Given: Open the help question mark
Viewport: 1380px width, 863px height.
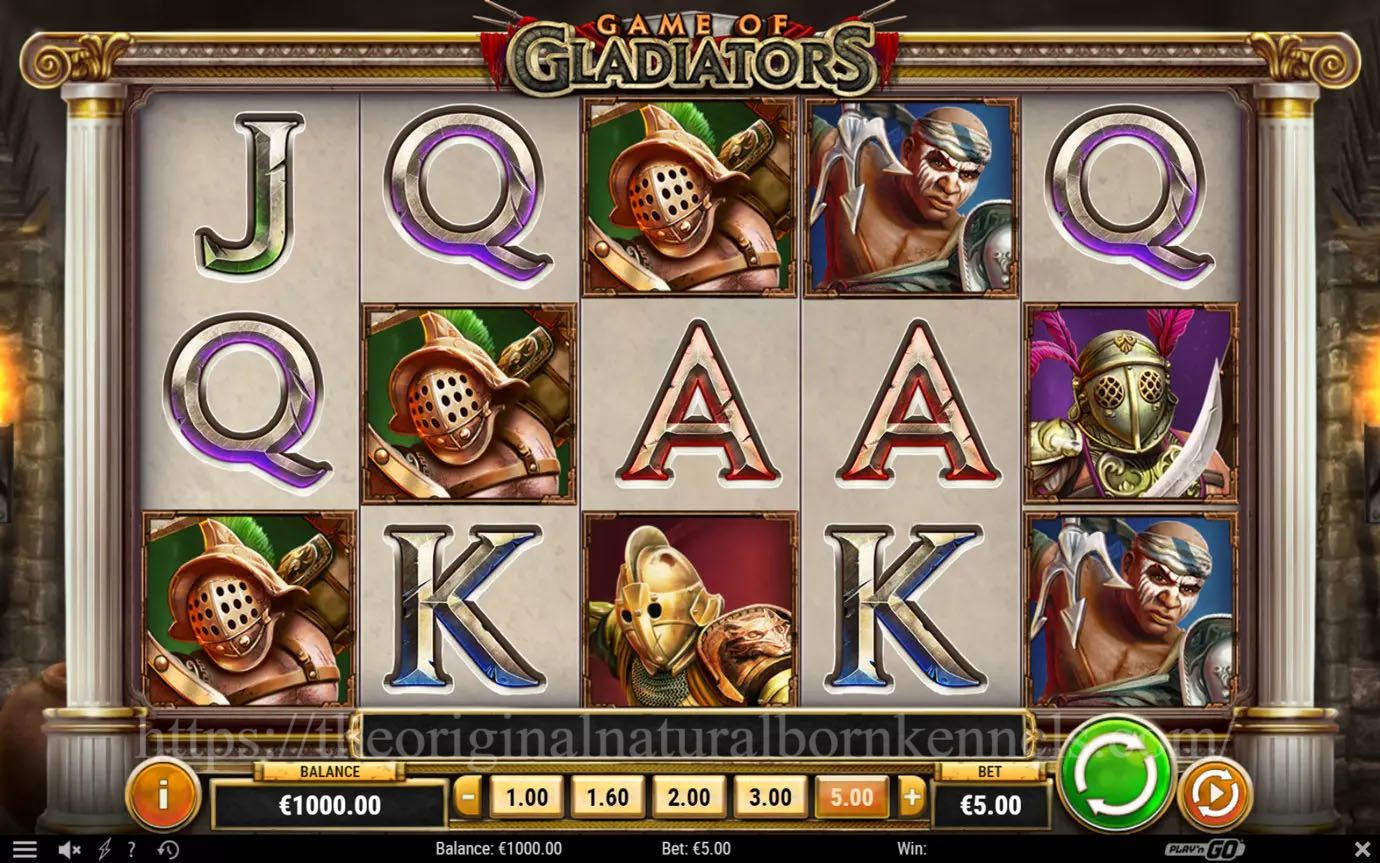Looking at the screenshot, I should [x=132, y=850].
